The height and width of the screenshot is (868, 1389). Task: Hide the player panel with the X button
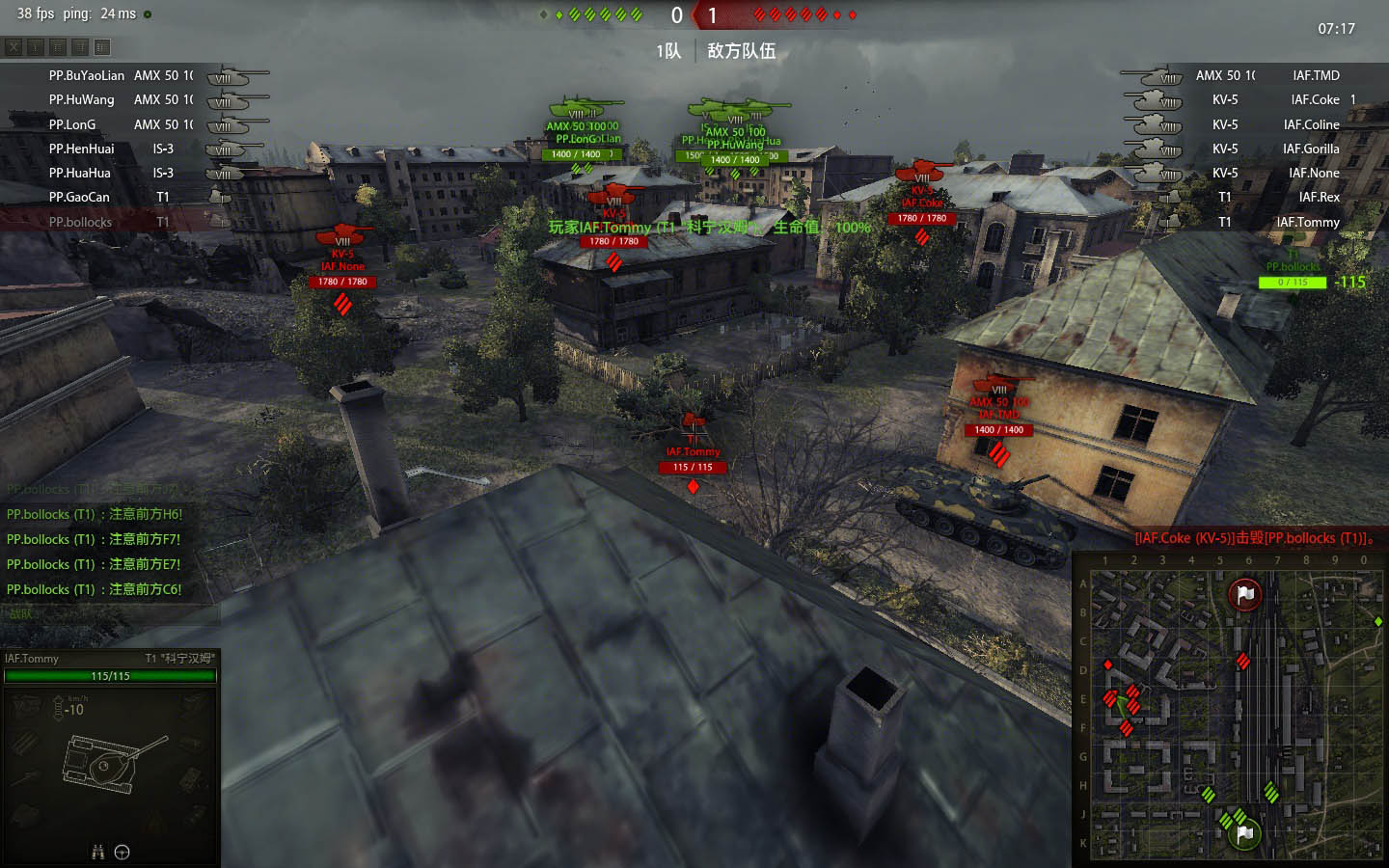(14, 47)
